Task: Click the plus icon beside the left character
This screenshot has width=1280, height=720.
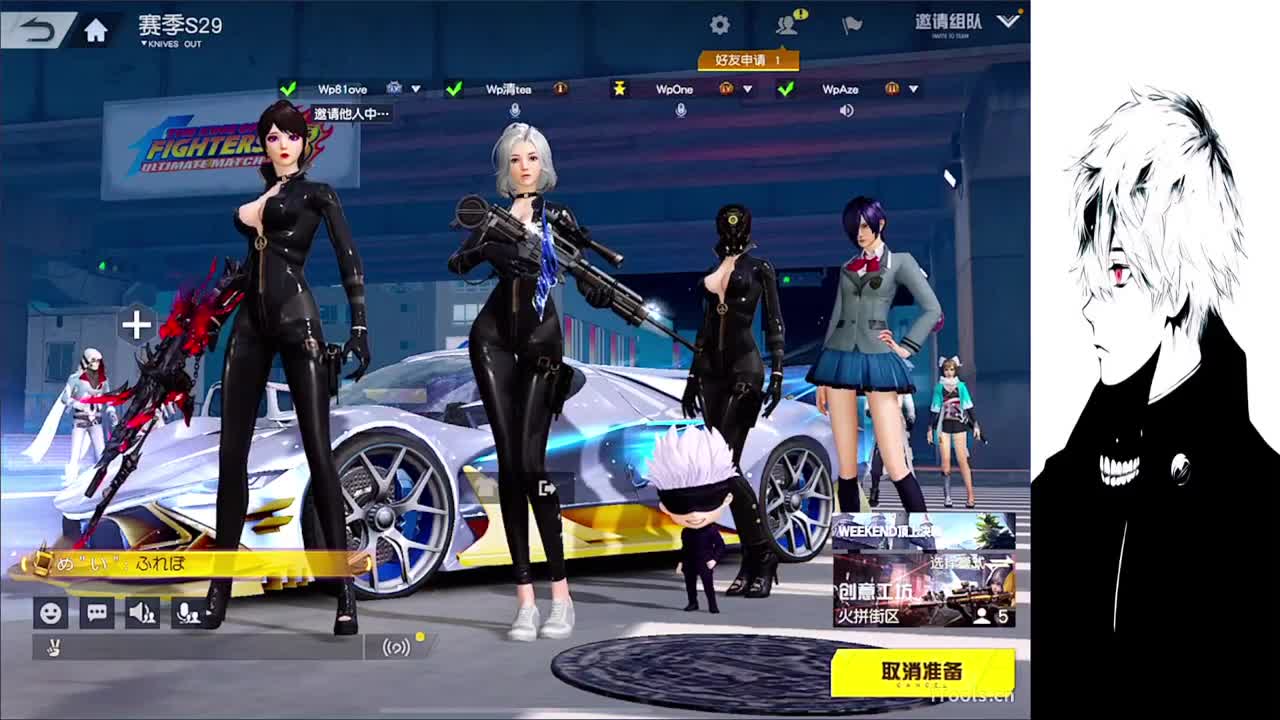Action: click(x=135, y=325)
